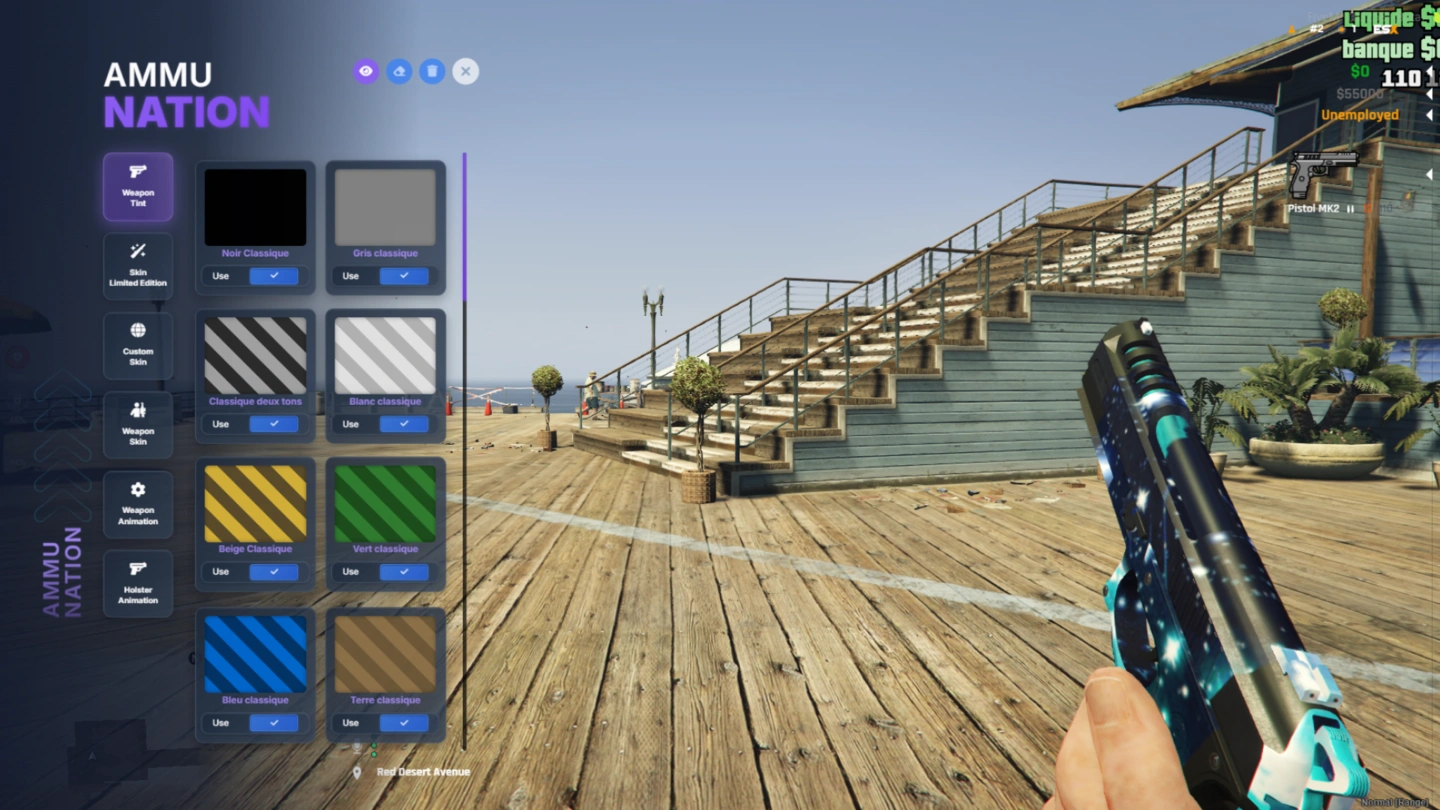
Task: Click the blue trash can button
Action: 432,71
